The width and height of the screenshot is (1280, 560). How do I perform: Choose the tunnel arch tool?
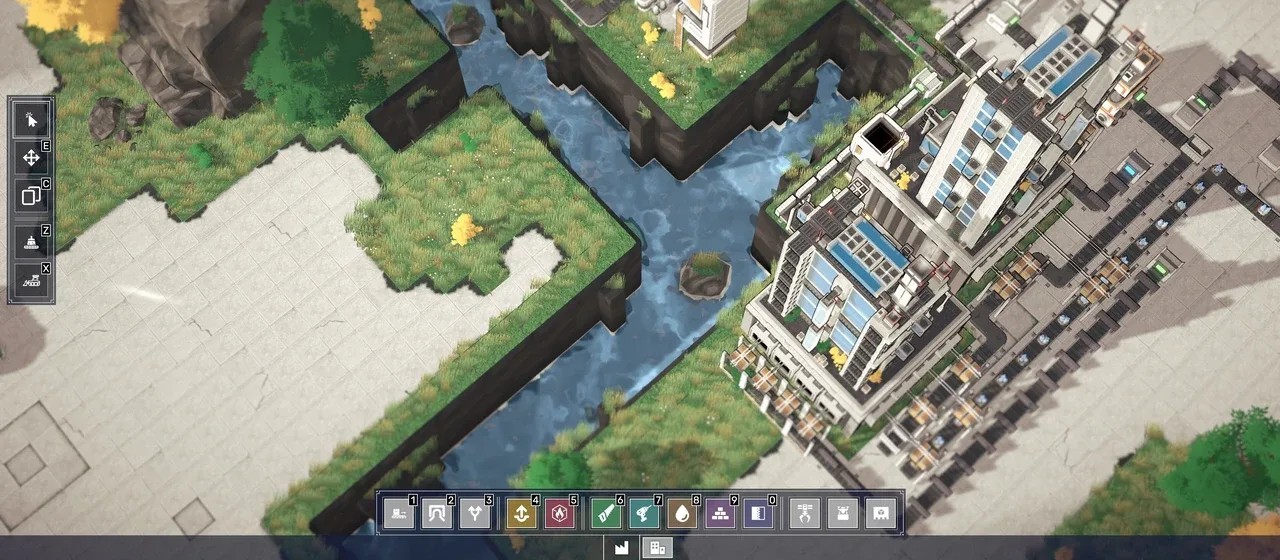click(x=437, y=514)
